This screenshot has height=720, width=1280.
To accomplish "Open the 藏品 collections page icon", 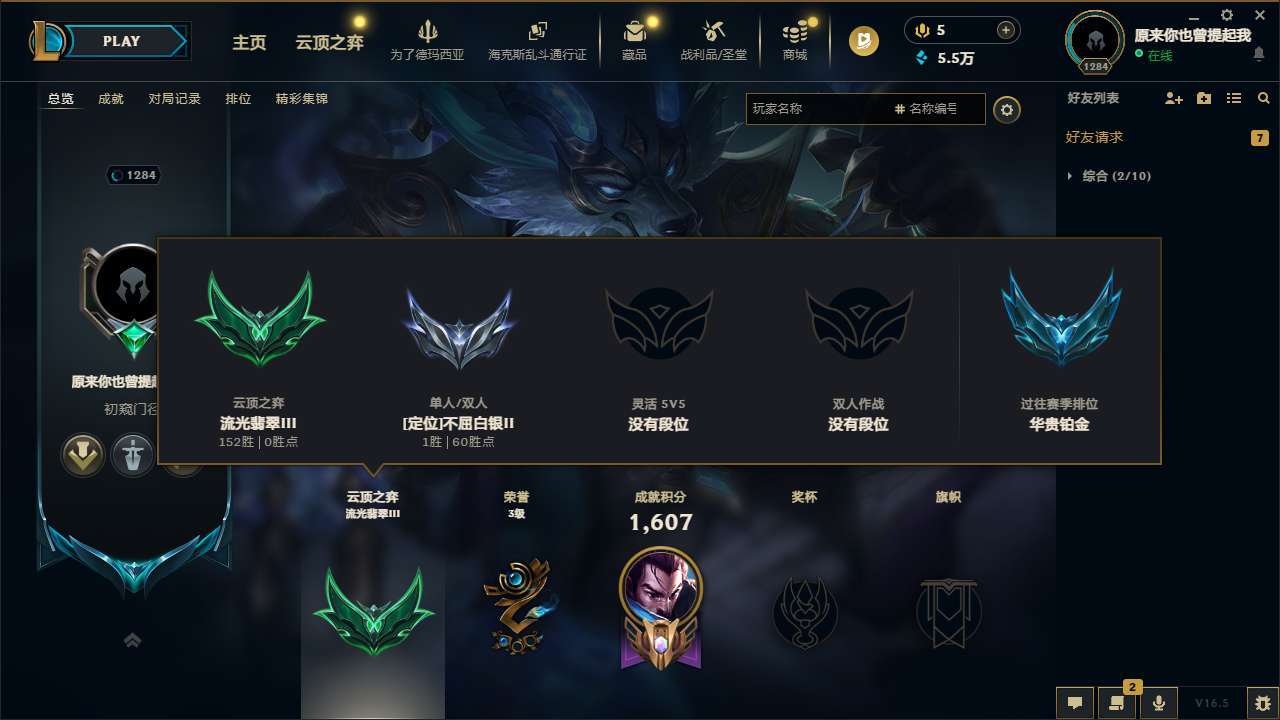I will [x=634, y=38].
